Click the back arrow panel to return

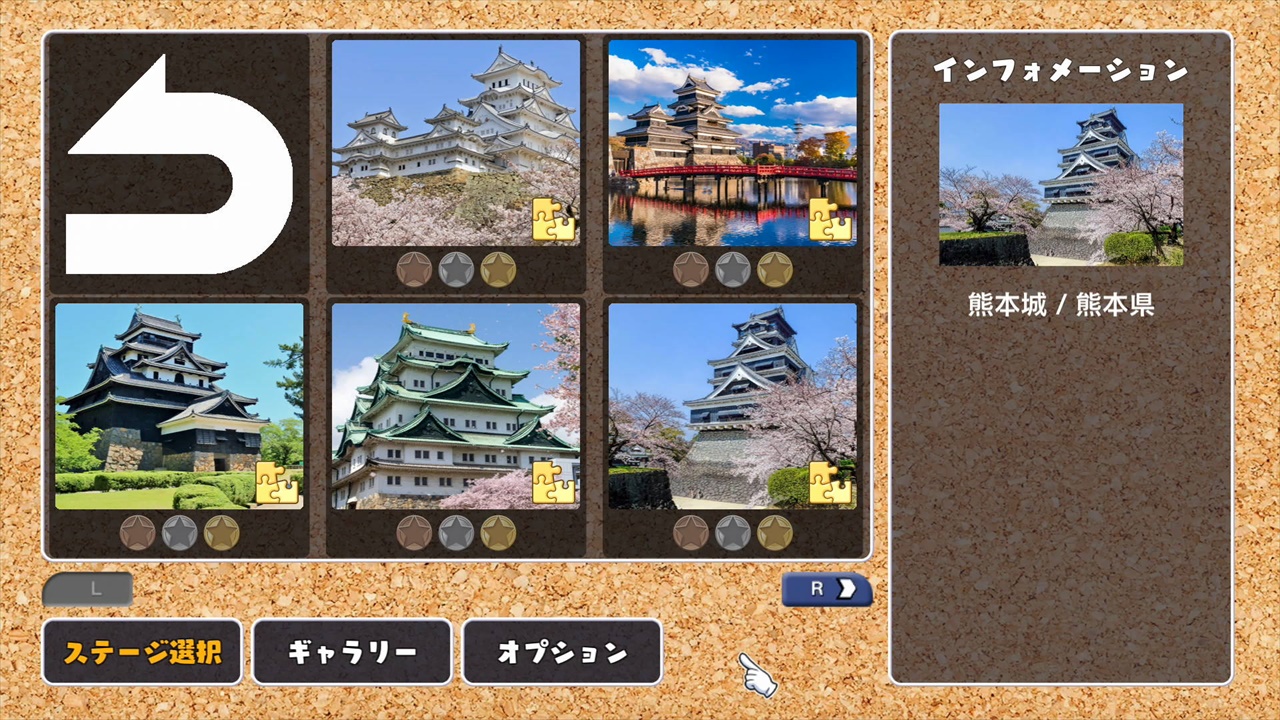pyautogui.click(x=177, y=160)
